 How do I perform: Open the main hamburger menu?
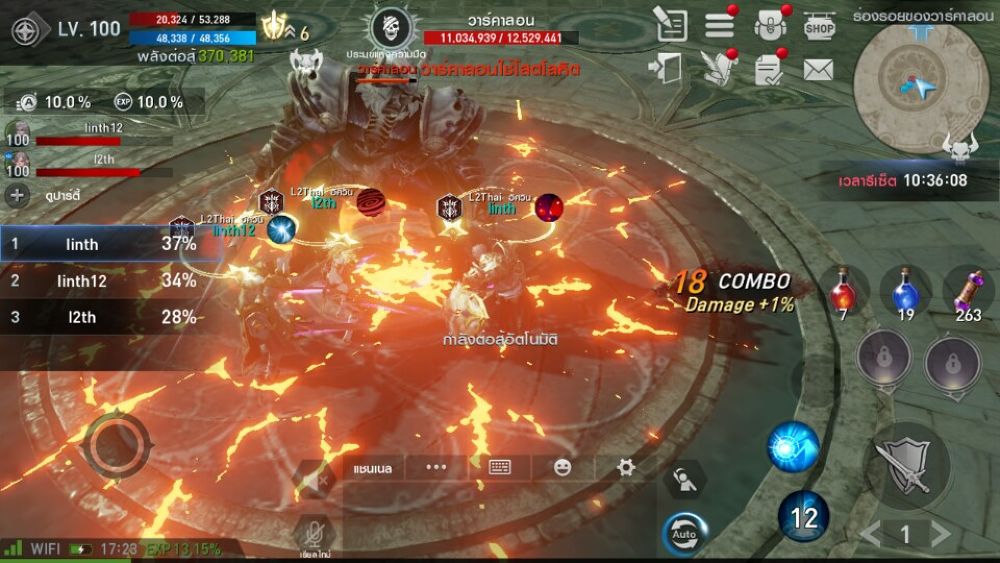coord(720,26)
